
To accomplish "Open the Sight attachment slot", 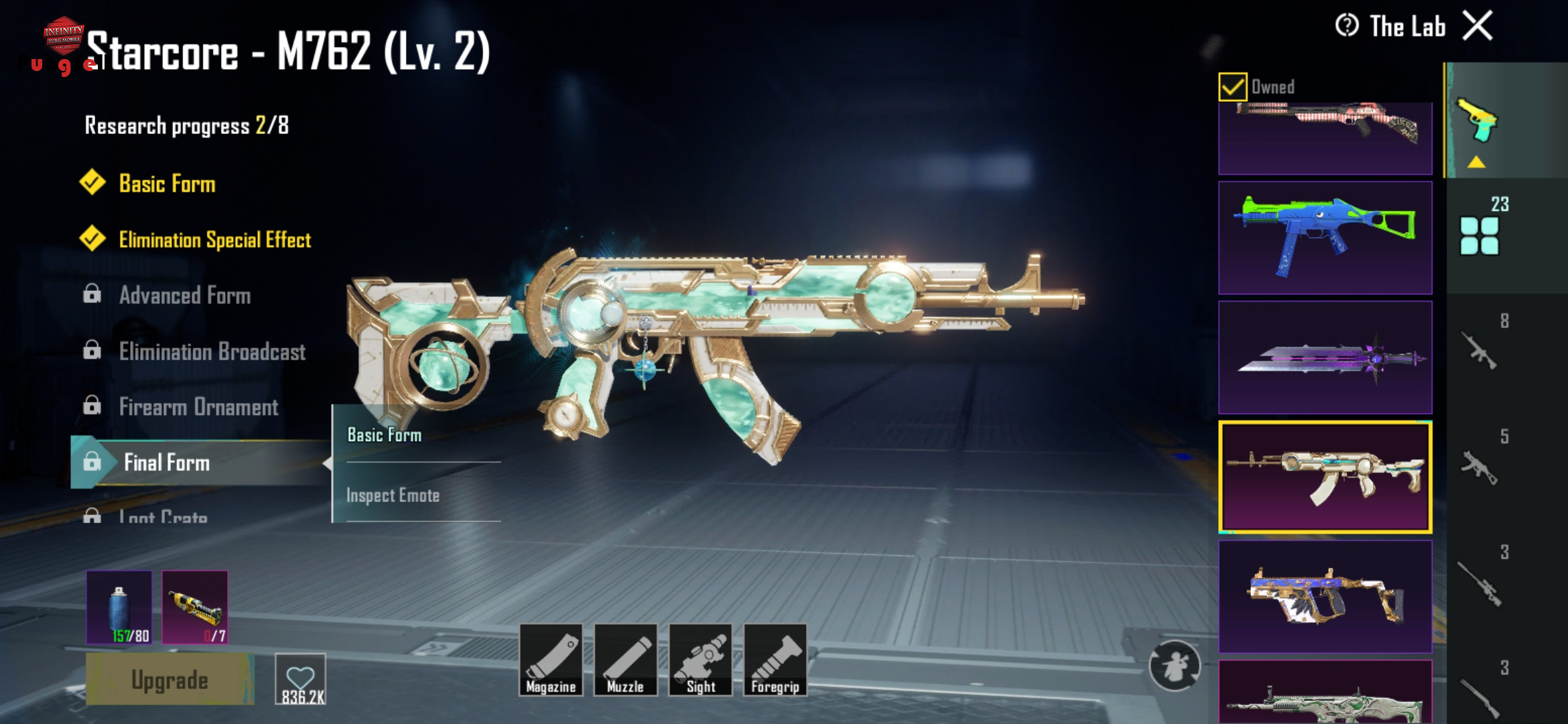I will 700,660.
